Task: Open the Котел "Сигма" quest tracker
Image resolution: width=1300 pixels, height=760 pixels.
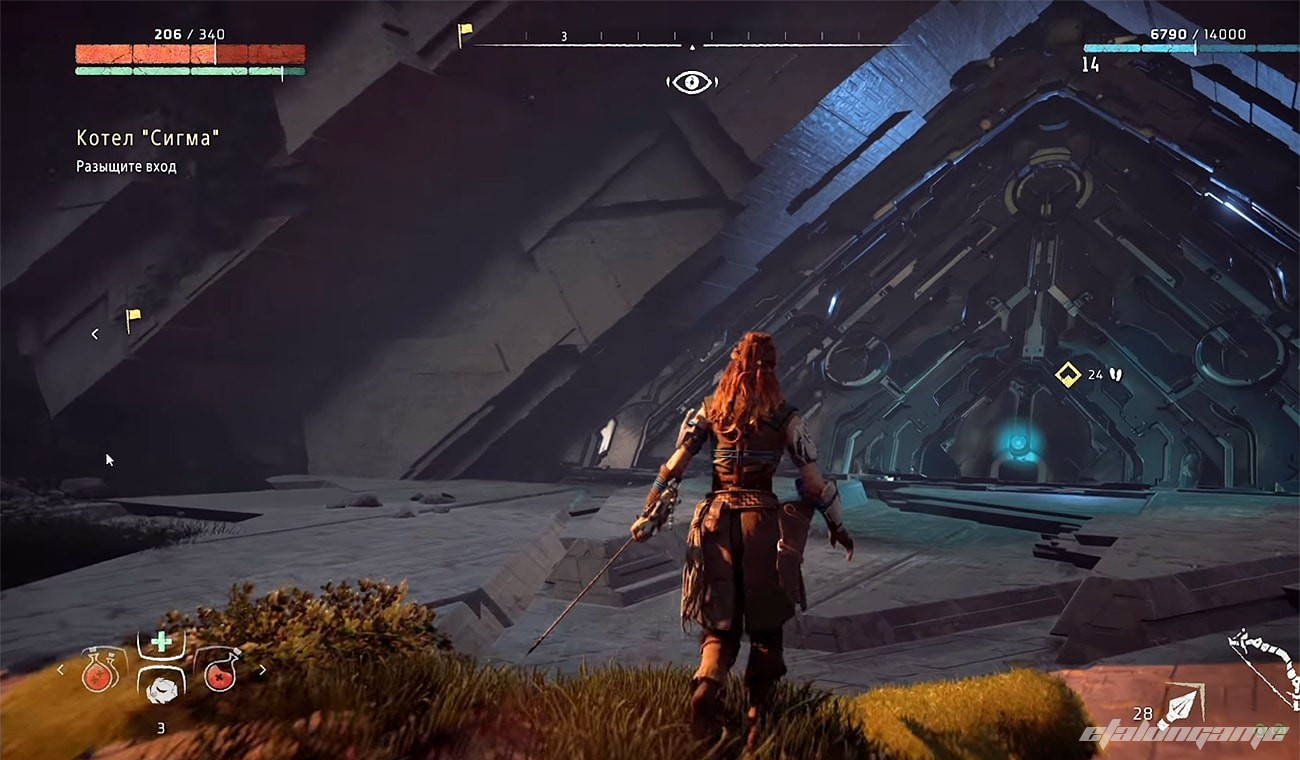Action: click(147, 138)
